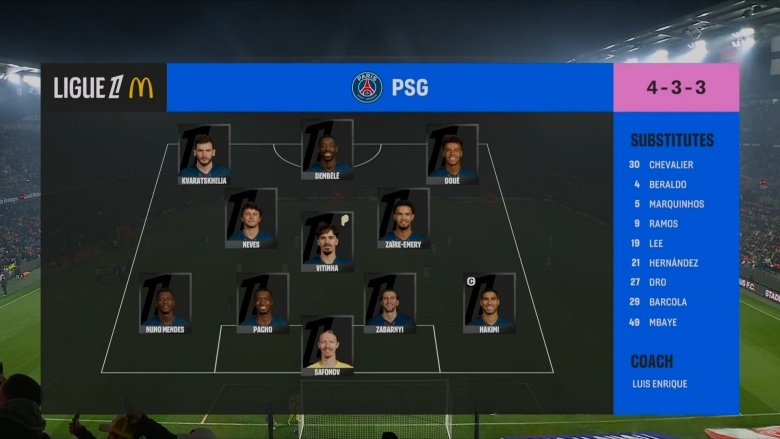This screenshot has width=780, height=439.
Task: Select Barcola in the substitutes list
Action: point(667,302)
